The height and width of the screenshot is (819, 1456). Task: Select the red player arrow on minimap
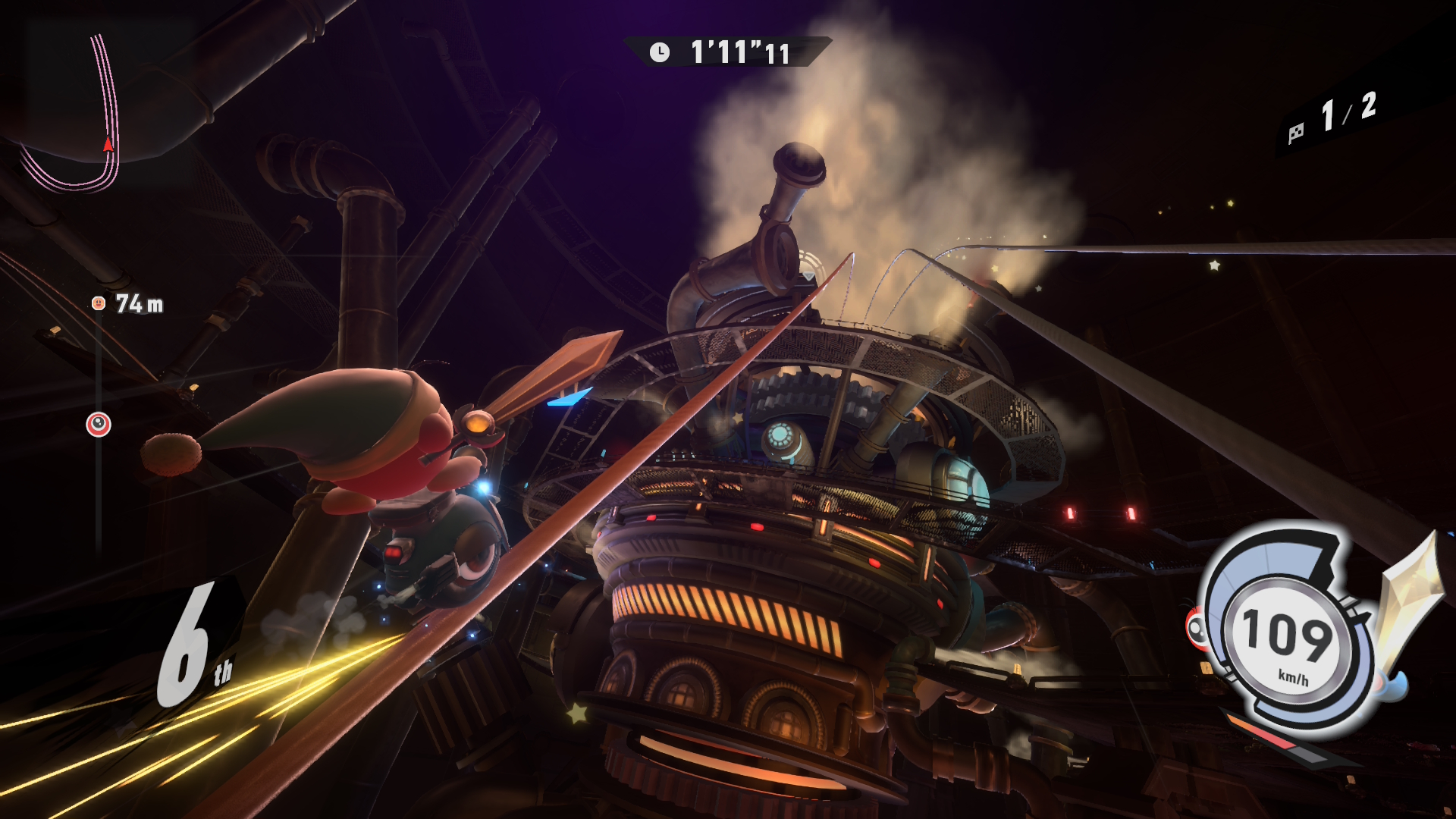coord(108,144)
